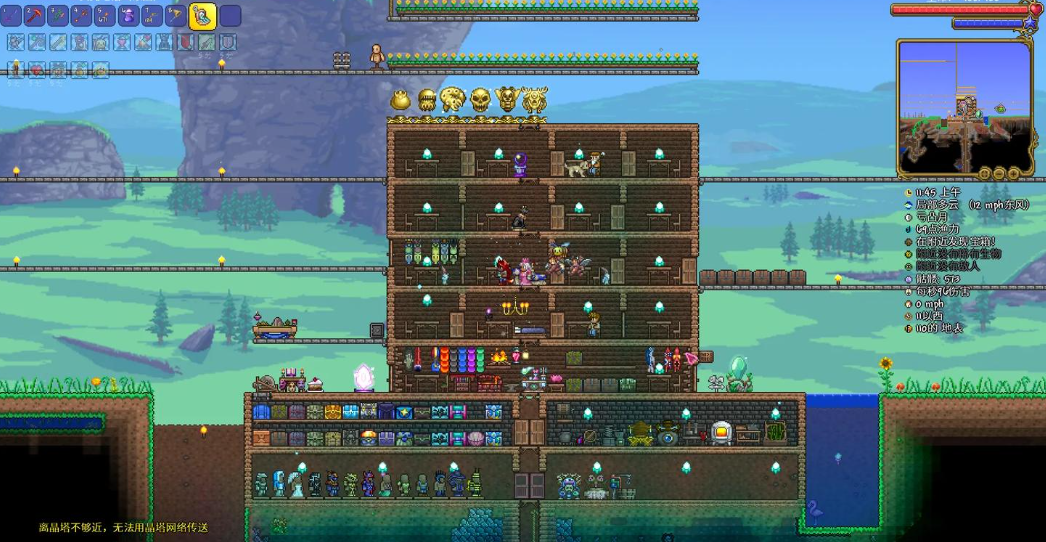Pick the golden bug net hotbar slot
Image resolution: width=1046 pixels, height=542 pixels.
tap(175, 15)
